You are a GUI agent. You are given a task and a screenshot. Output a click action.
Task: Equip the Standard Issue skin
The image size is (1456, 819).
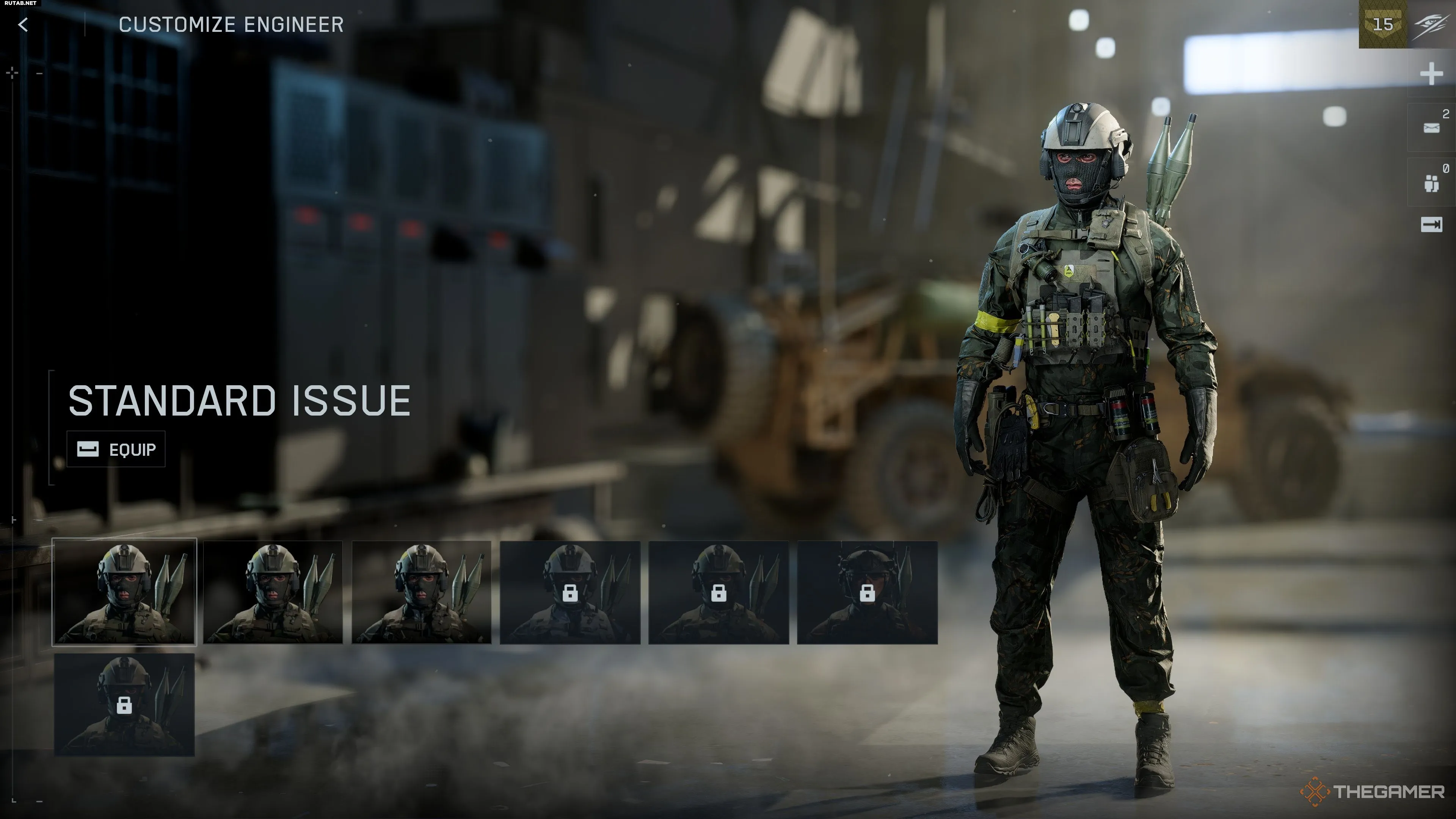[x=116, y=449]
